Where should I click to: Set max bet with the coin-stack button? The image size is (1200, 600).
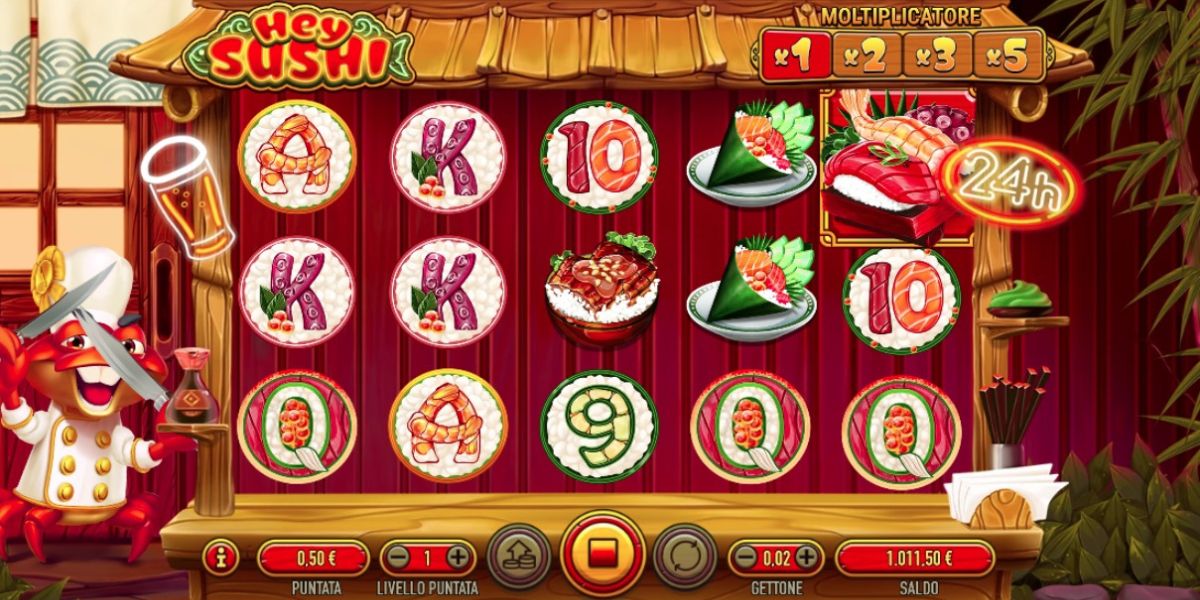519,555
